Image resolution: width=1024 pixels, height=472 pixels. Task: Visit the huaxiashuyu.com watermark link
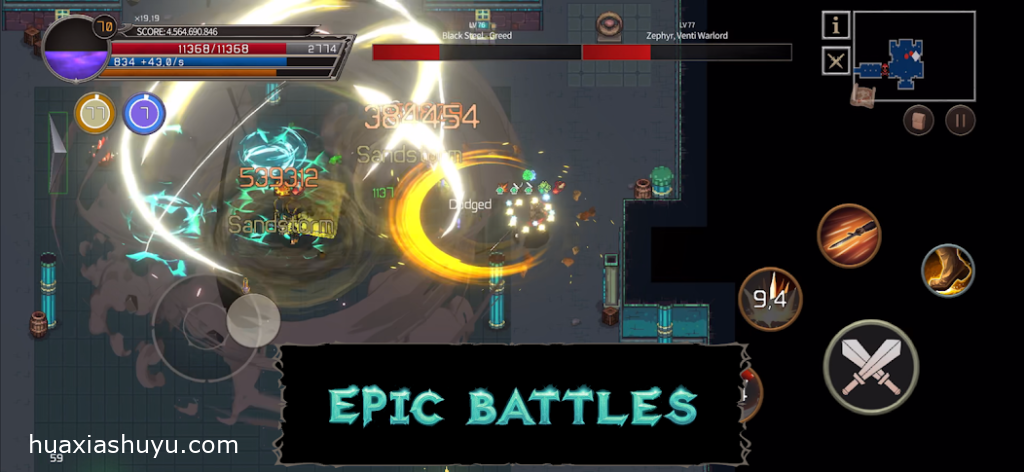point(134,445)
